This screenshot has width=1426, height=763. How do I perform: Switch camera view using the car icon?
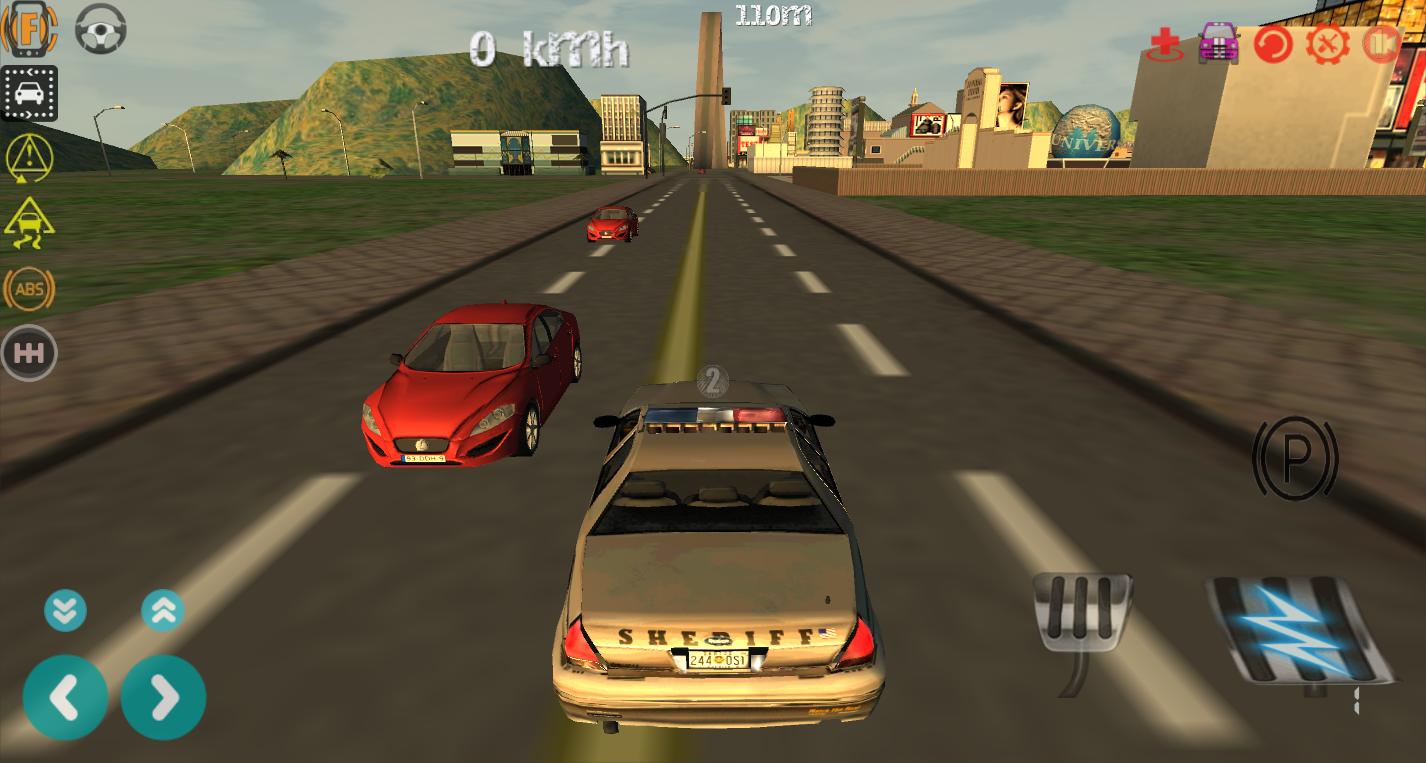tap(29, 93)
